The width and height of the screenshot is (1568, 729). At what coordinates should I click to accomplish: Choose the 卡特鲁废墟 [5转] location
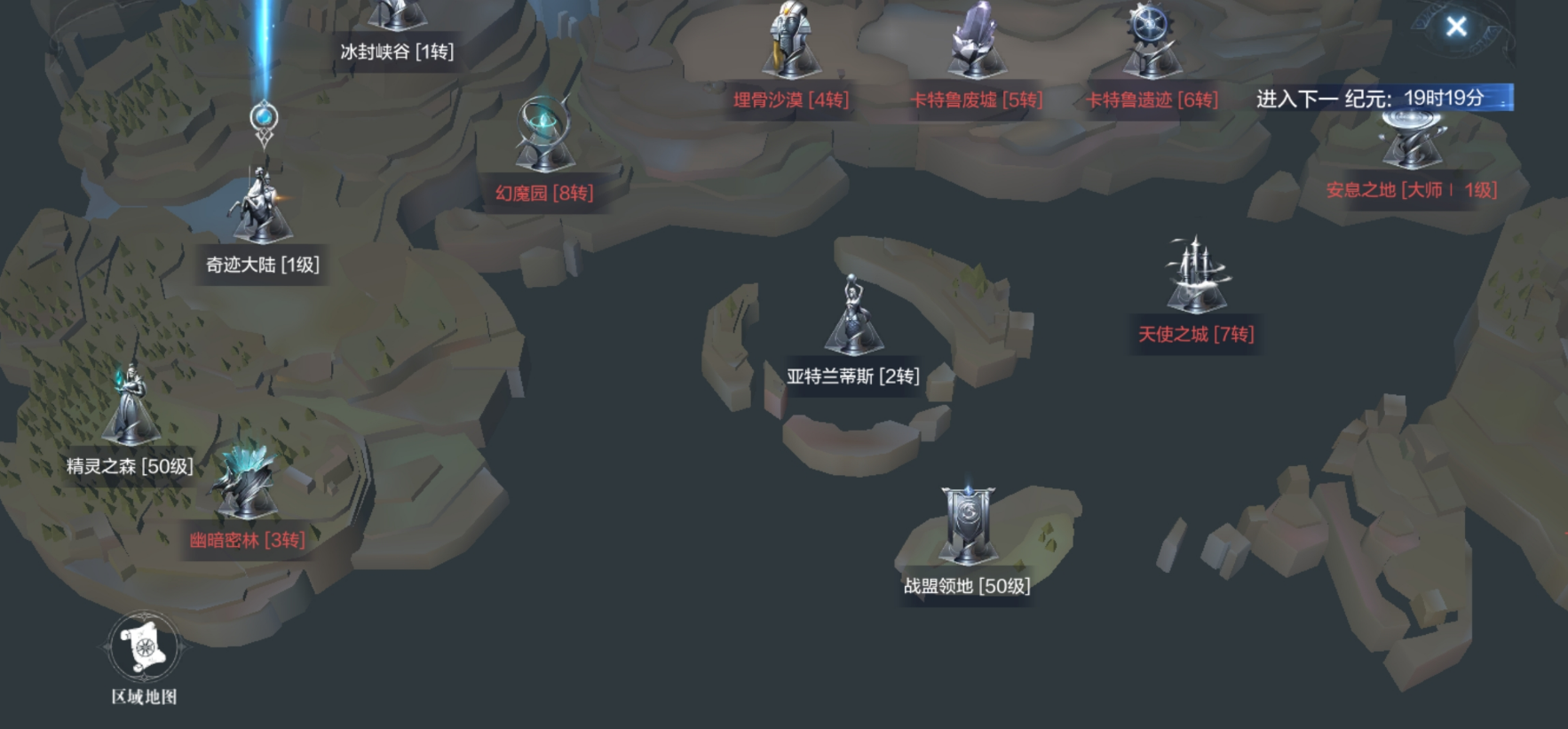coord(976,44)
